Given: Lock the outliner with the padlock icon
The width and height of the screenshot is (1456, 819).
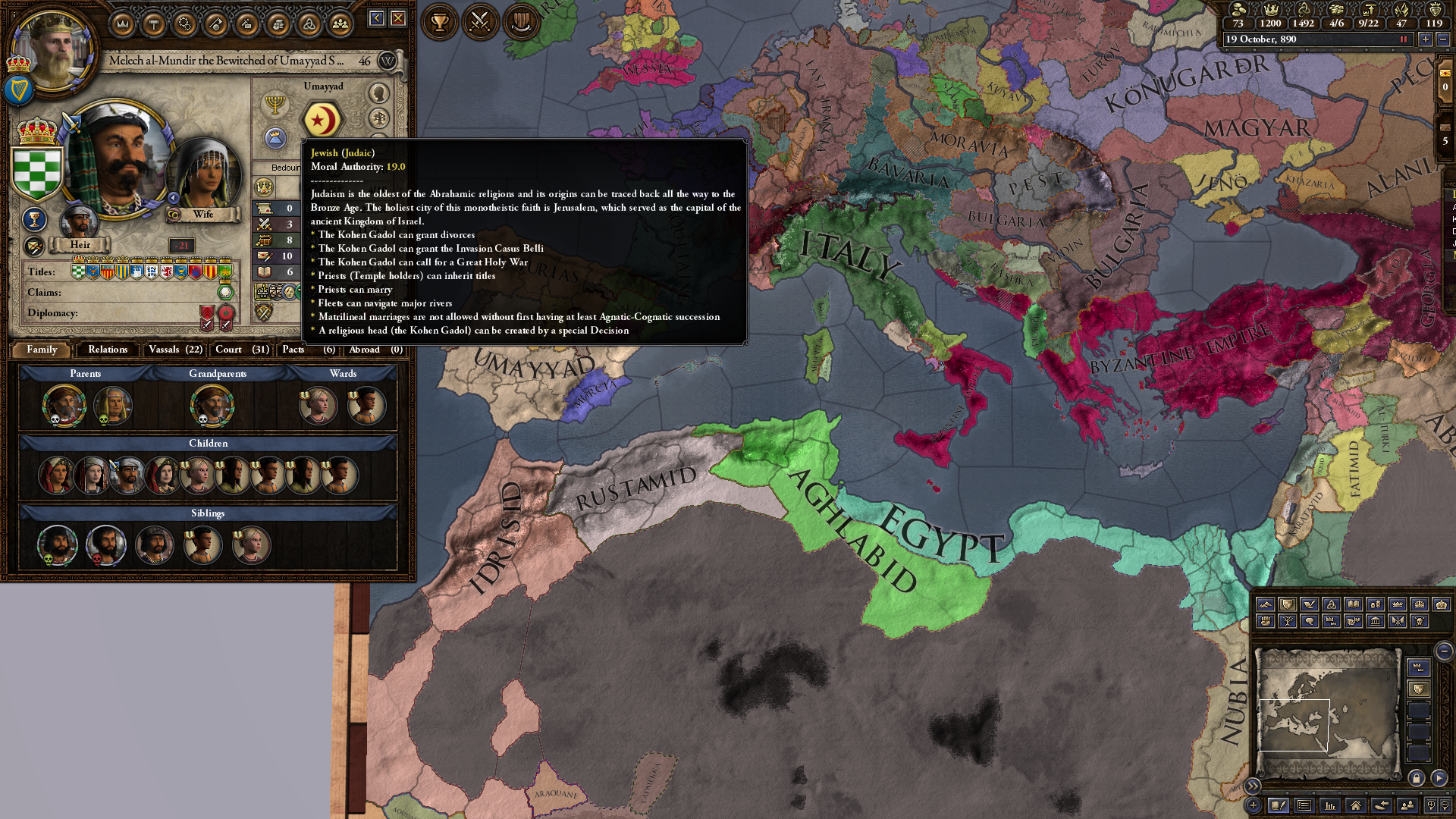Looking at the screenshot, I should [1416, 780].
